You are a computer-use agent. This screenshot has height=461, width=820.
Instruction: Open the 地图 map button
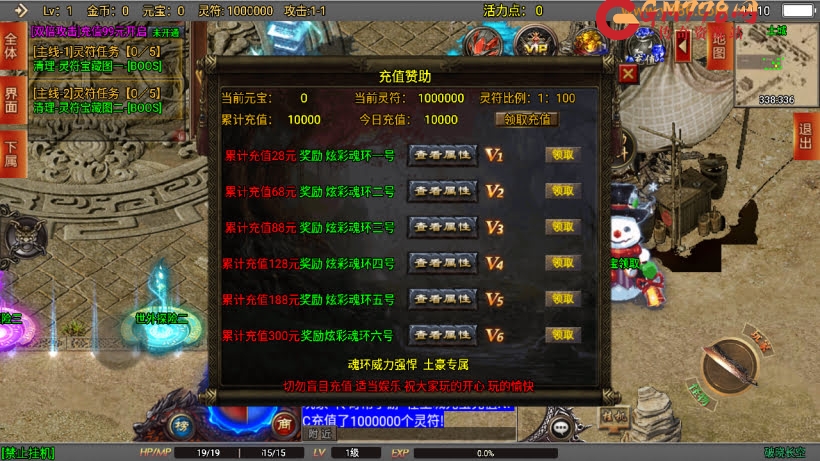tap(717, 48)
